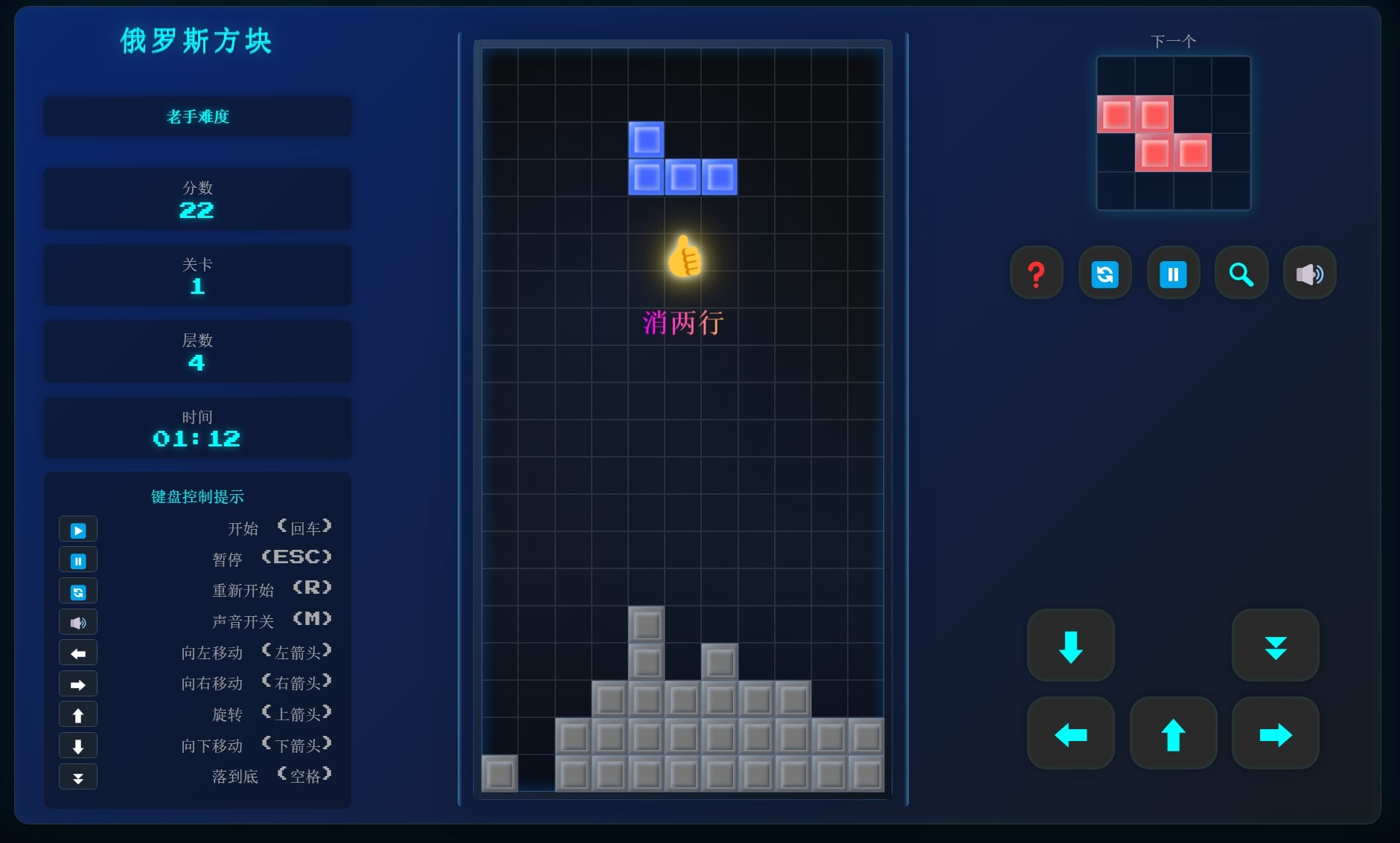Click the play icon next to 开始 hint
The width and height of the screenshot is (1400, 843).
coord(78,529)
